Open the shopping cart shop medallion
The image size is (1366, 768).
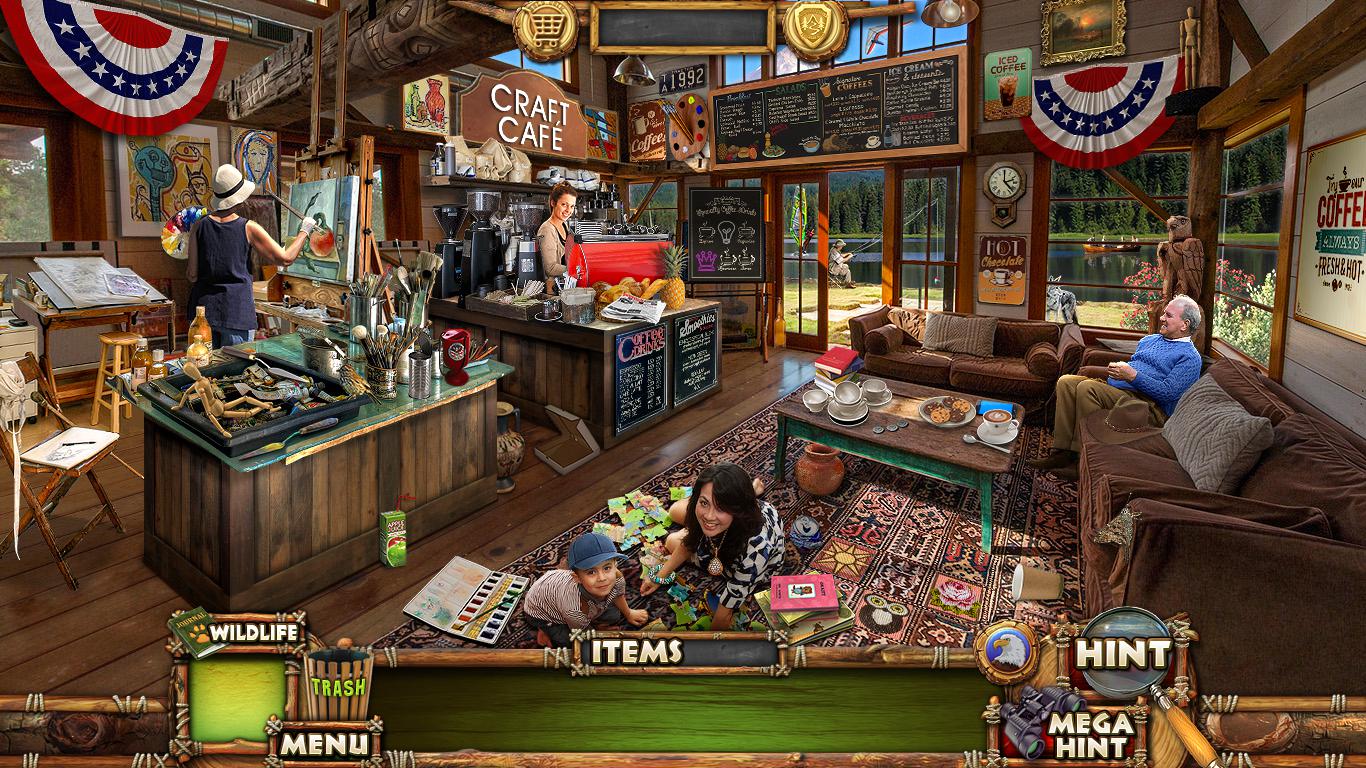click(x=545, y=28)
